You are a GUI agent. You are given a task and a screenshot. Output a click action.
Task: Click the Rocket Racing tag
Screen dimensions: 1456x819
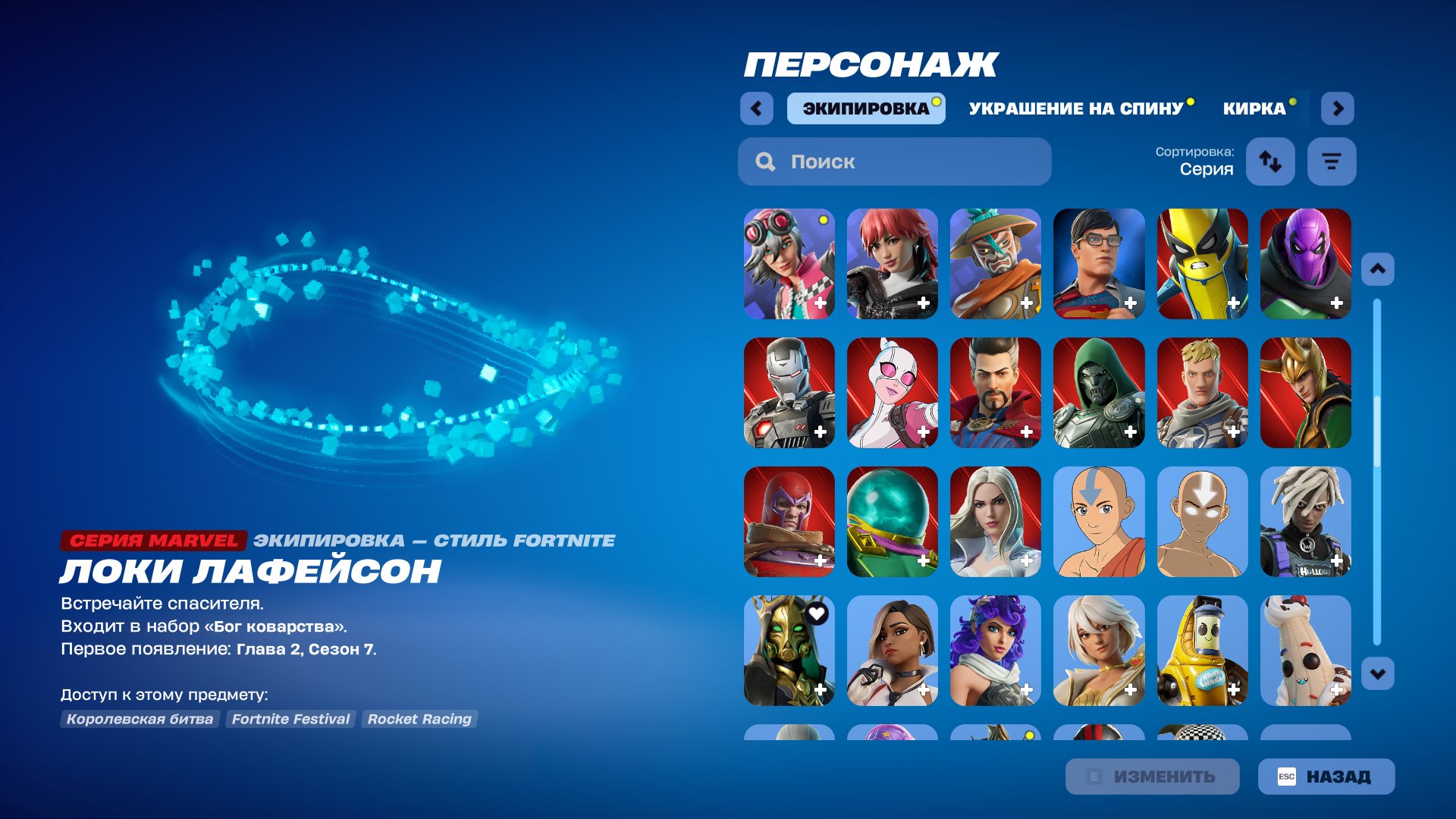pos(419,719)
